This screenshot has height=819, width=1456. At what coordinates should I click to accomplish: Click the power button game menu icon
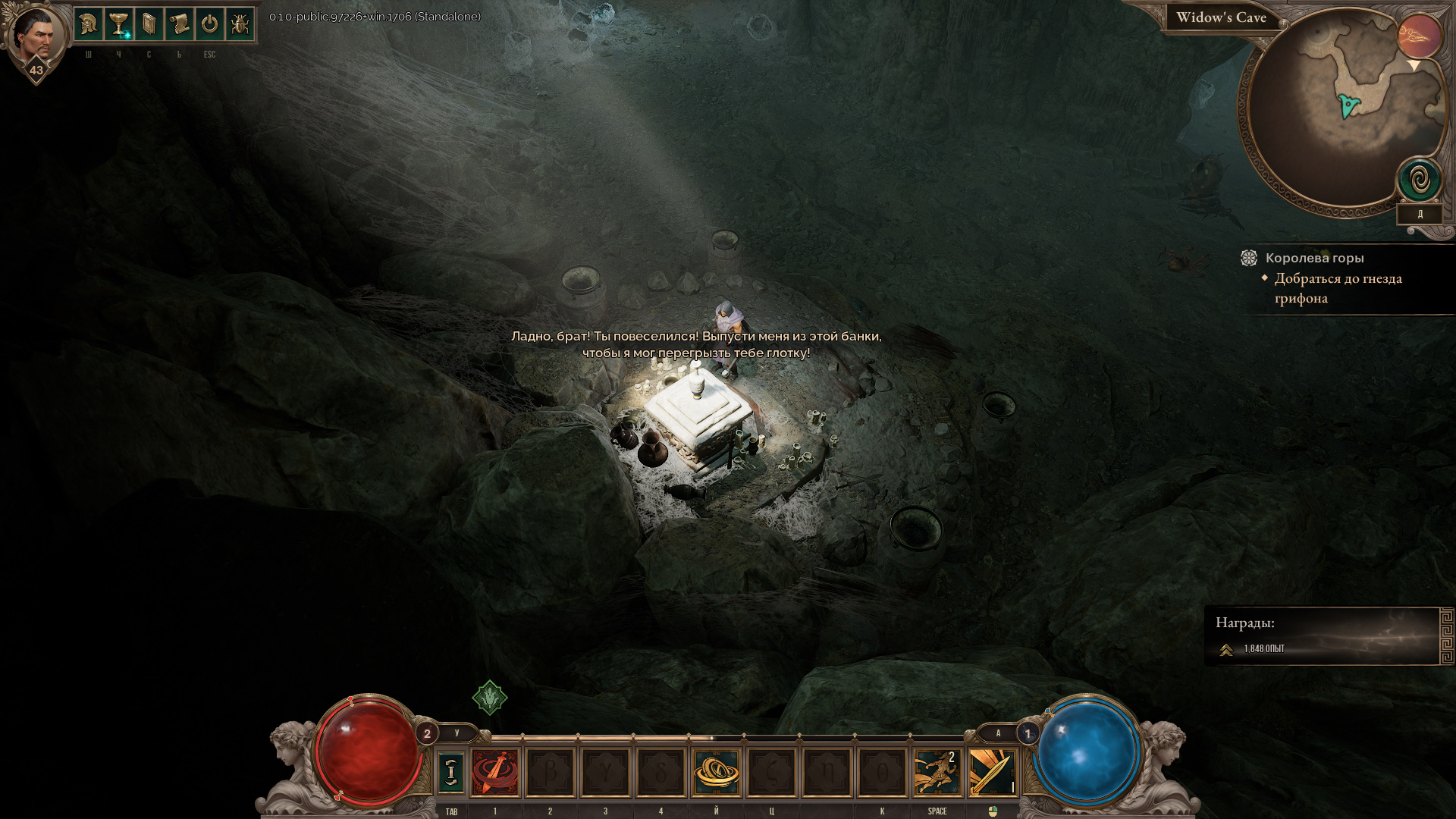[x=210, y=25]
